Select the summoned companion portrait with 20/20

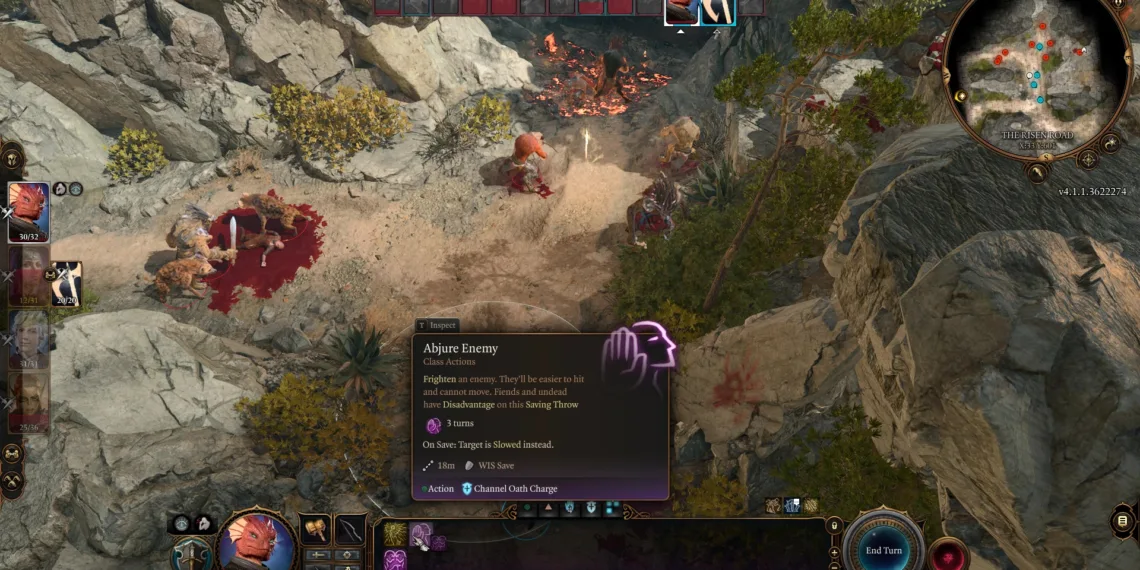(66, 283)
